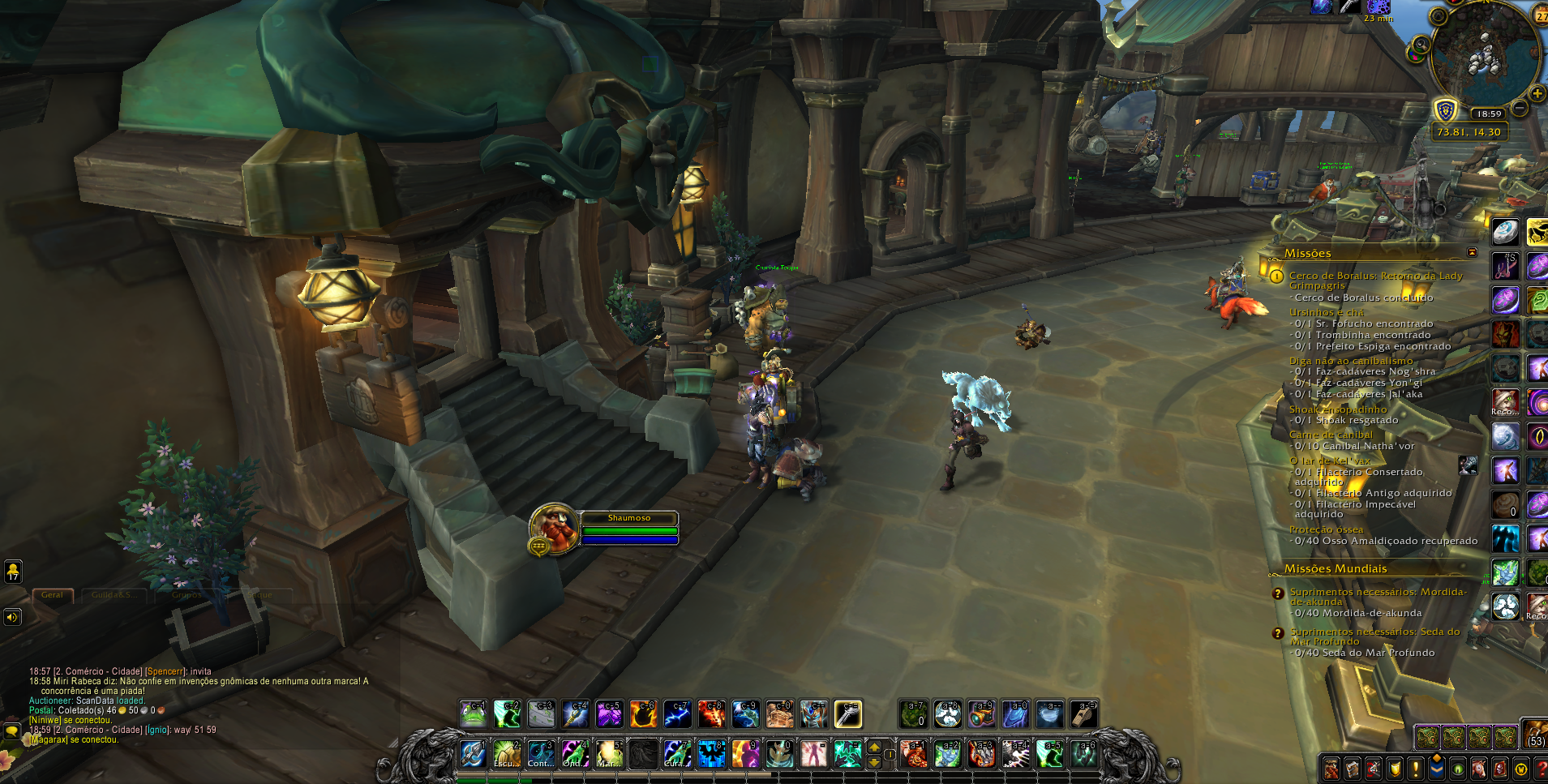Click the action bar page-up arrow
The height and width of the screenshot is (784, 1548).
(874, 747)
